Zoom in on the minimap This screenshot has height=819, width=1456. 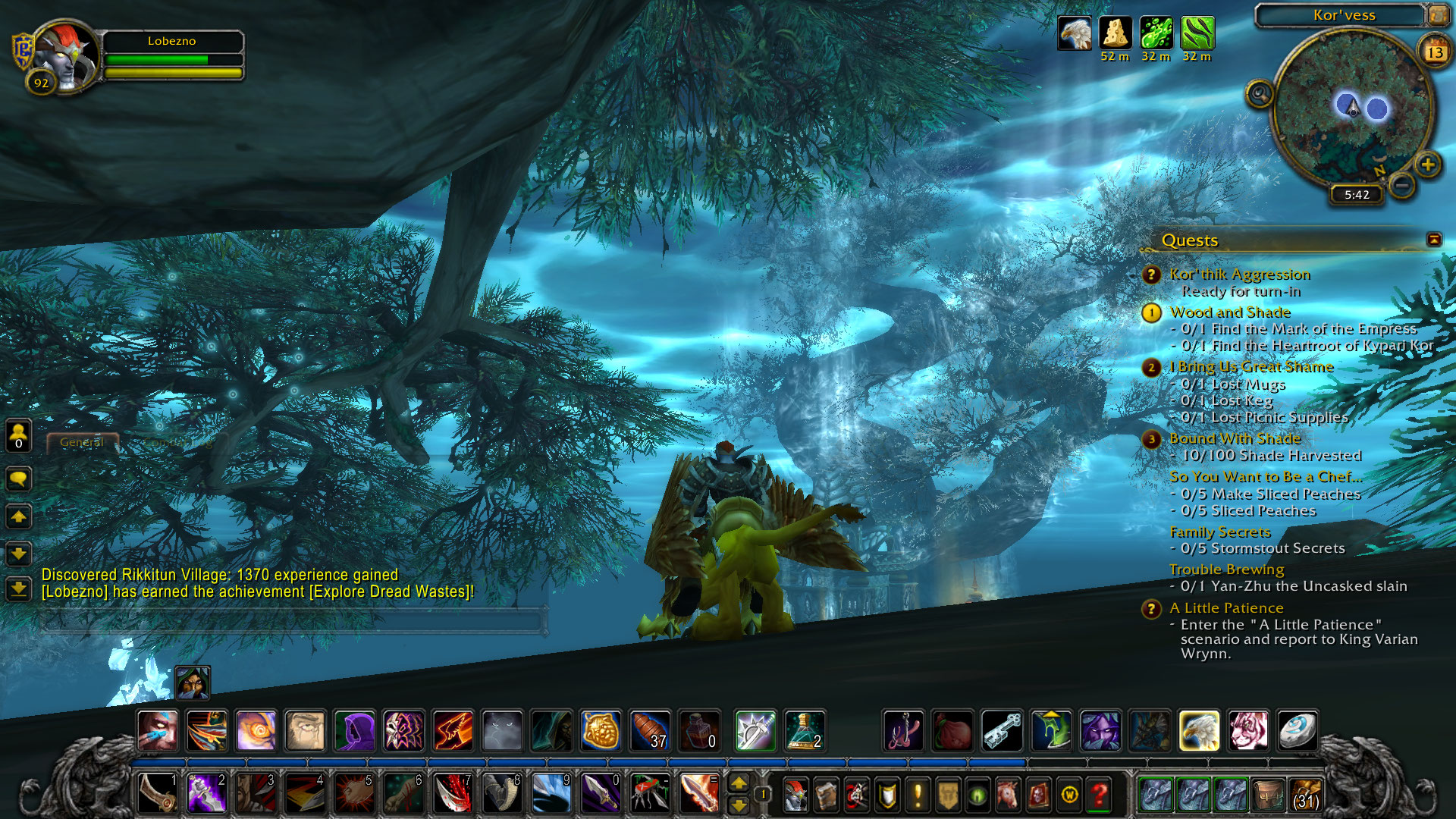tap(1428, 165)
